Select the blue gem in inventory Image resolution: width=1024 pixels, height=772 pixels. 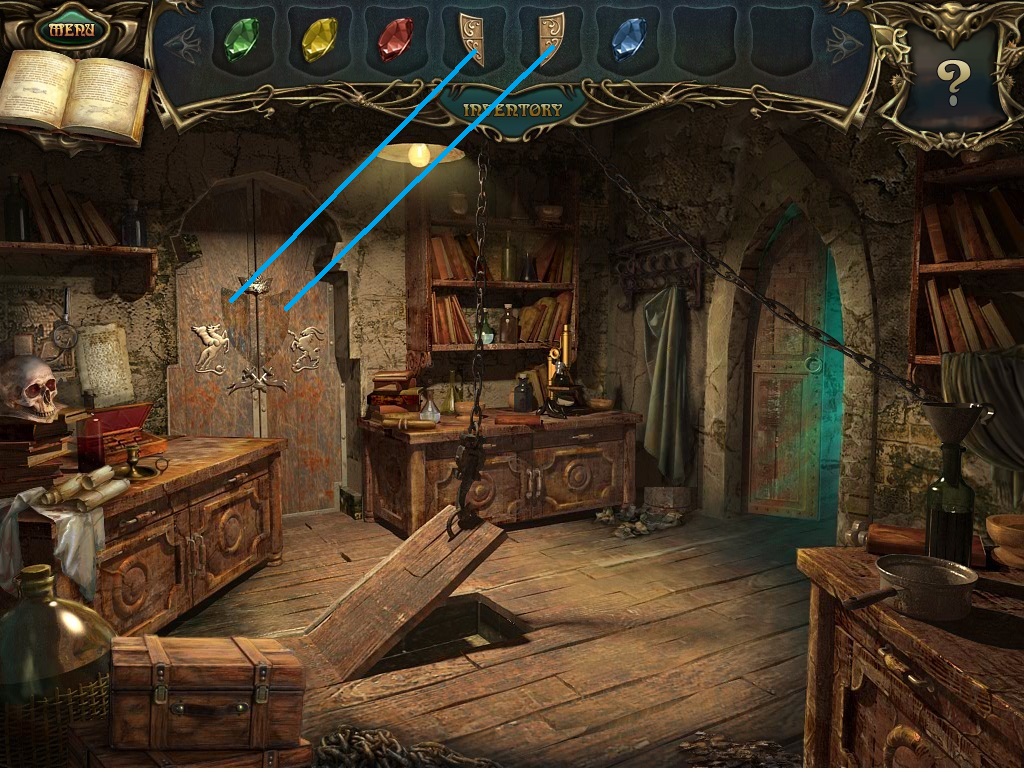(627, 40)
